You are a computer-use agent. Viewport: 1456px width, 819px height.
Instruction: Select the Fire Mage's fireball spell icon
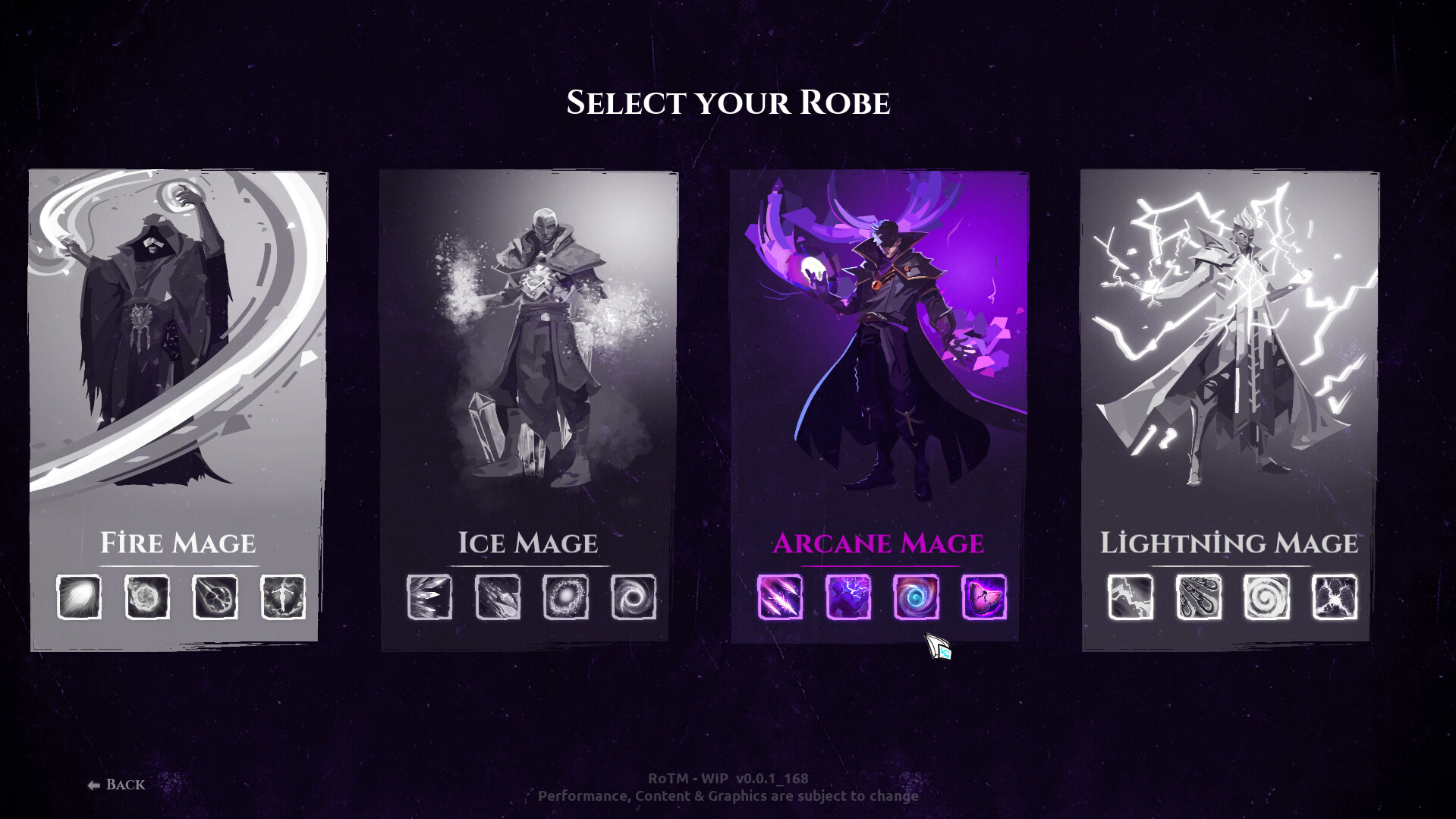click(x=80, y=596)
